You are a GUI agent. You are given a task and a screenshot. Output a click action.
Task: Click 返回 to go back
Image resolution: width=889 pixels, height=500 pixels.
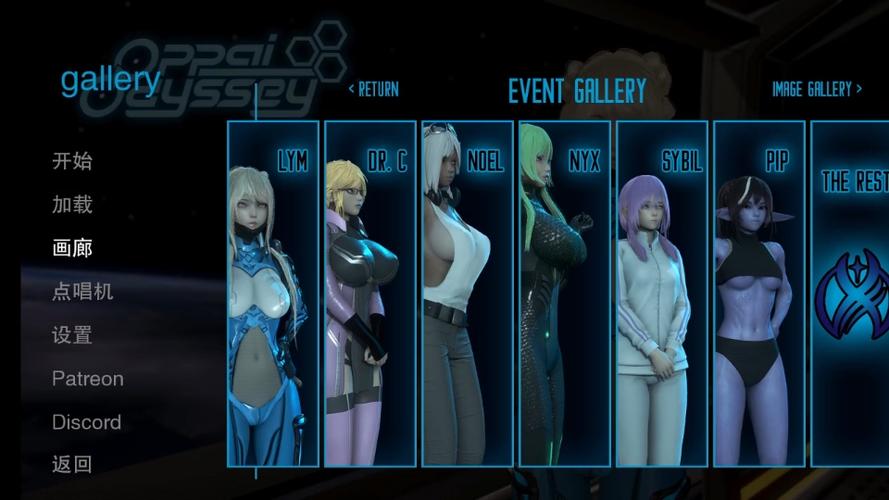[72, 464]
